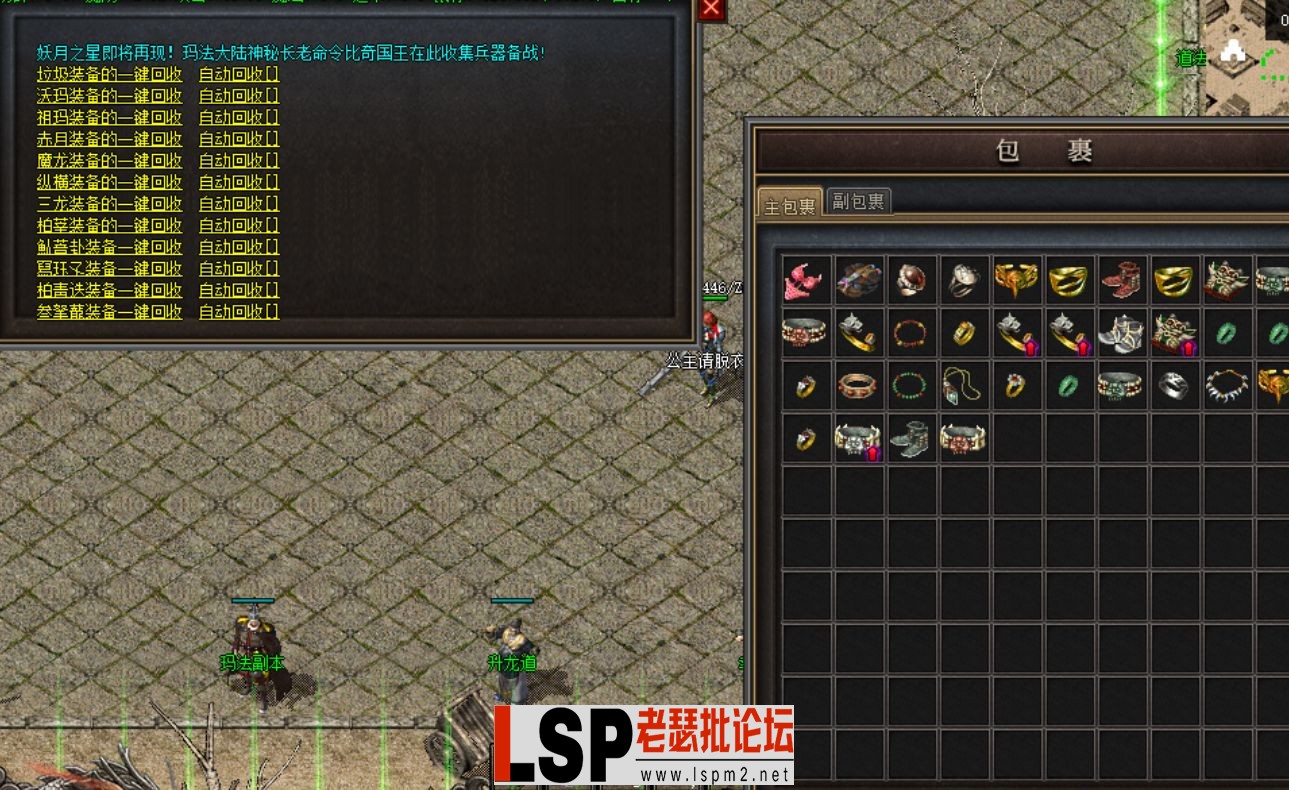Viewport: 1289px width, 790px height.
Task: Select the silver armor piece in second row
Action: [x=1122, y=332]
